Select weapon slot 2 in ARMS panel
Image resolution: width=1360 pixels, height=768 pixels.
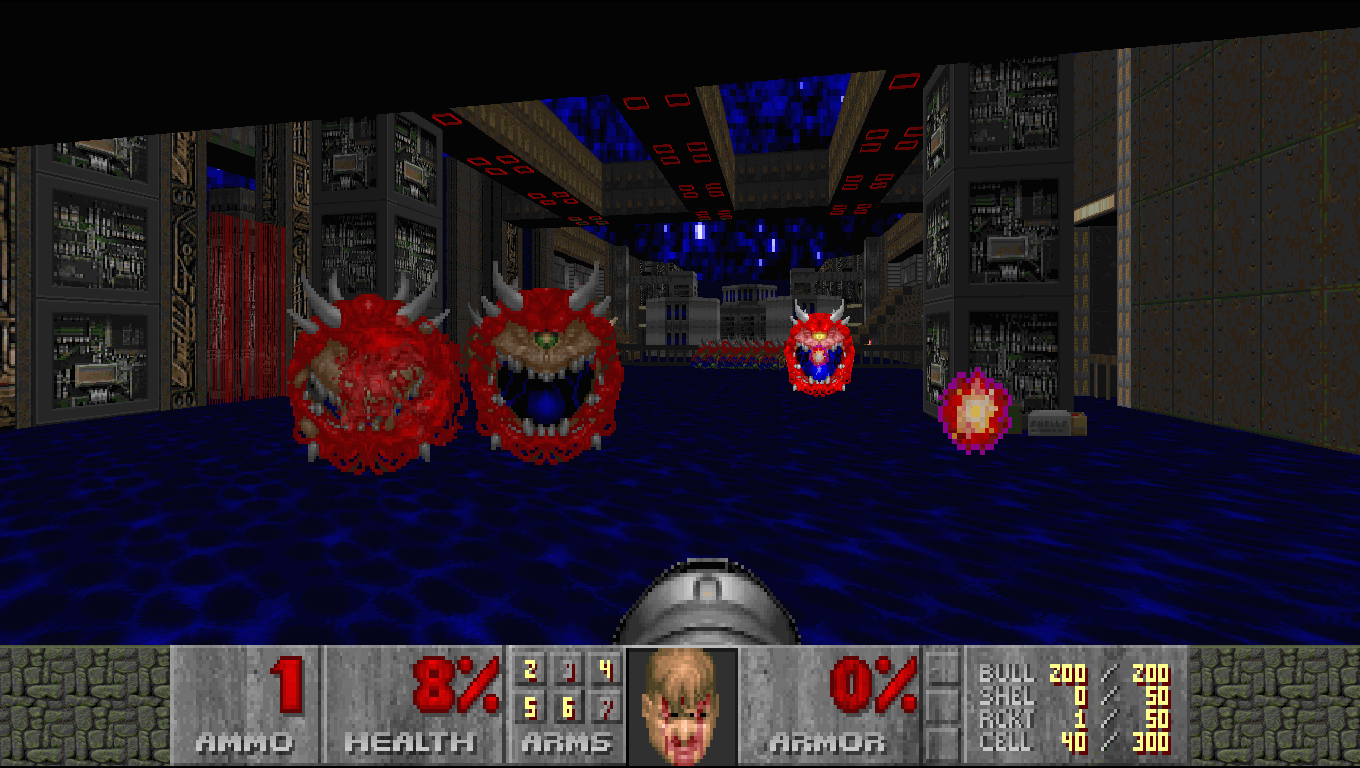(x=530, y=670)
